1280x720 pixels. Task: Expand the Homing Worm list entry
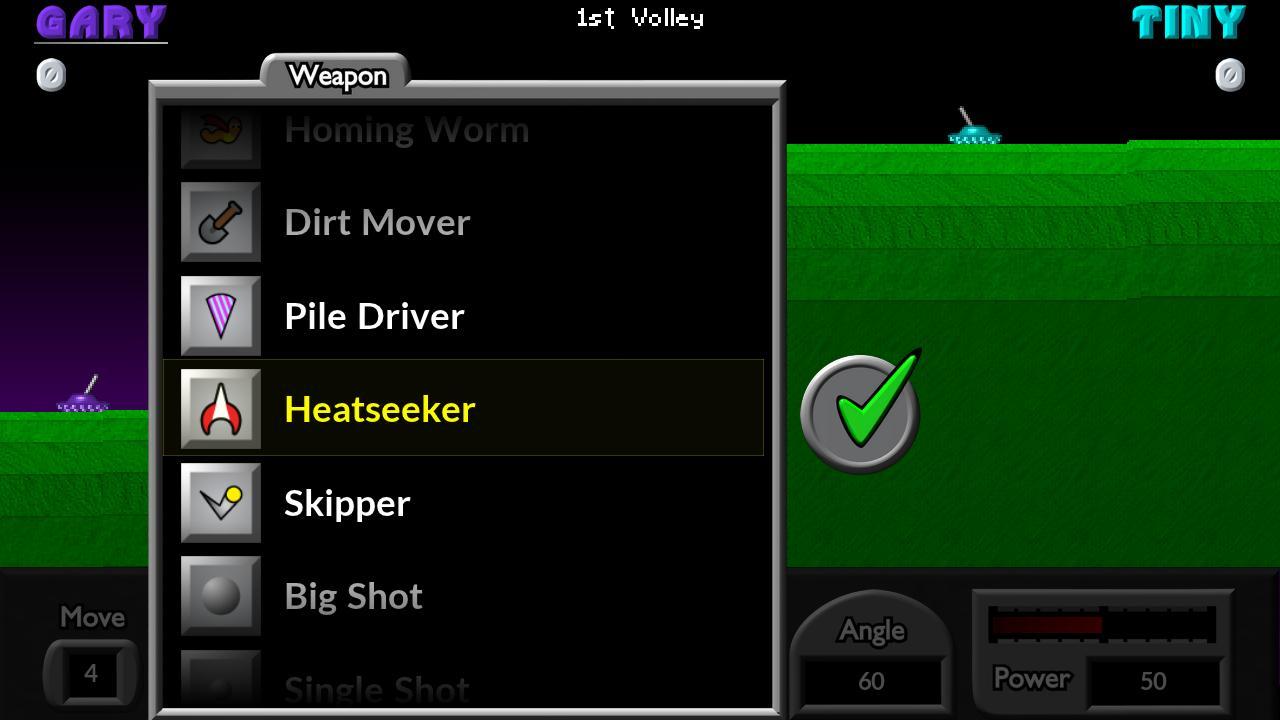(x=406, y=129)
